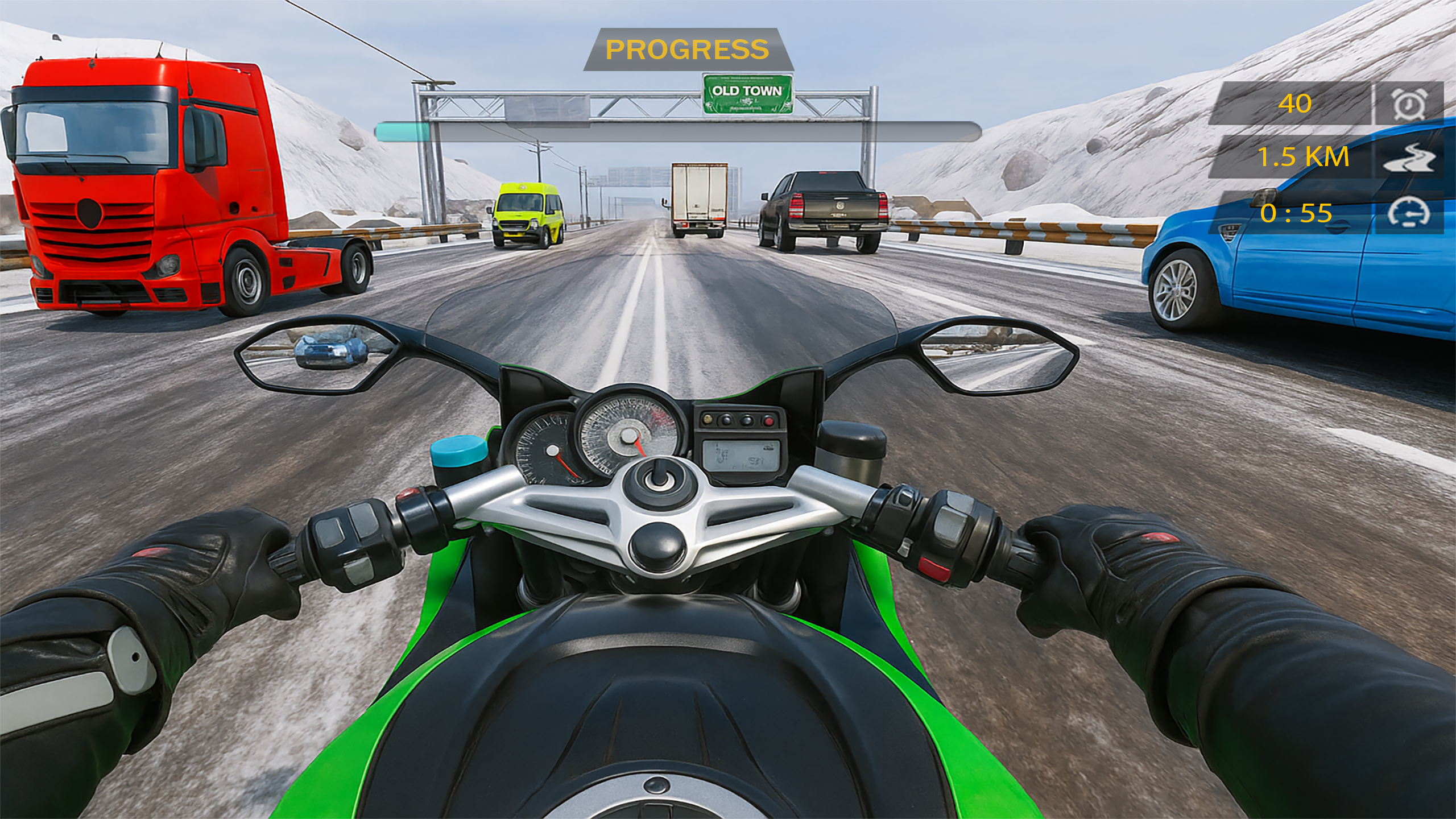
Task: Select the winding road distance icon
Action: (x=1409, y=158)
